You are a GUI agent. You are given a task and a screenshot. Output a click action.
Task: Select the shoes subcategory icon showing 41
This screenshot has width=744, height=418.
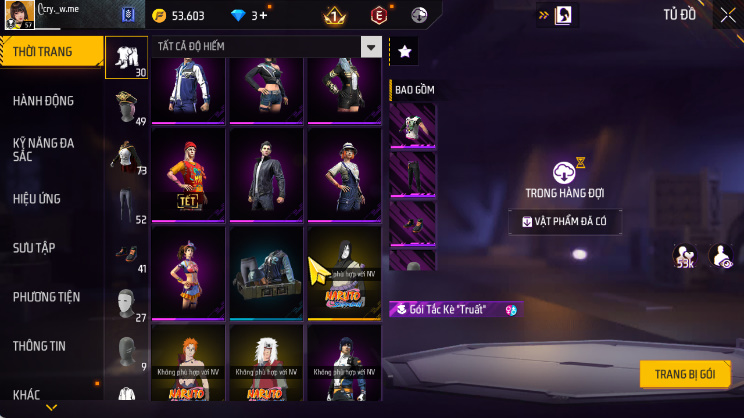[126, 253]
